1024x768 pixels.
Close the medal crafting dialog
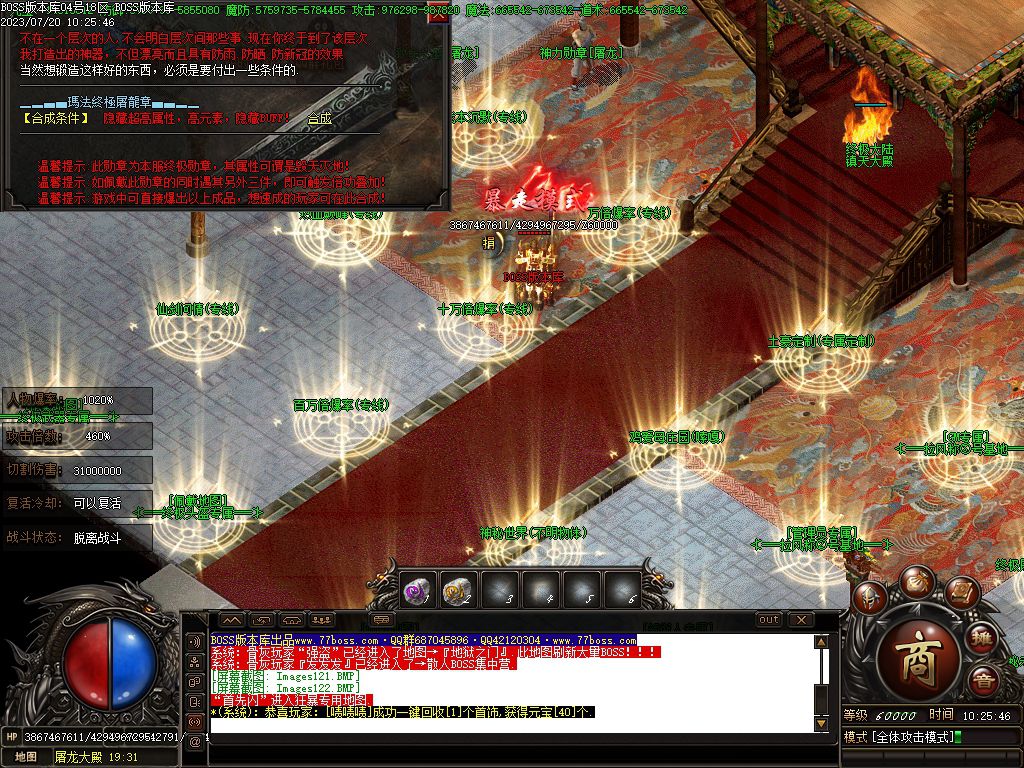tap(437, 15)
